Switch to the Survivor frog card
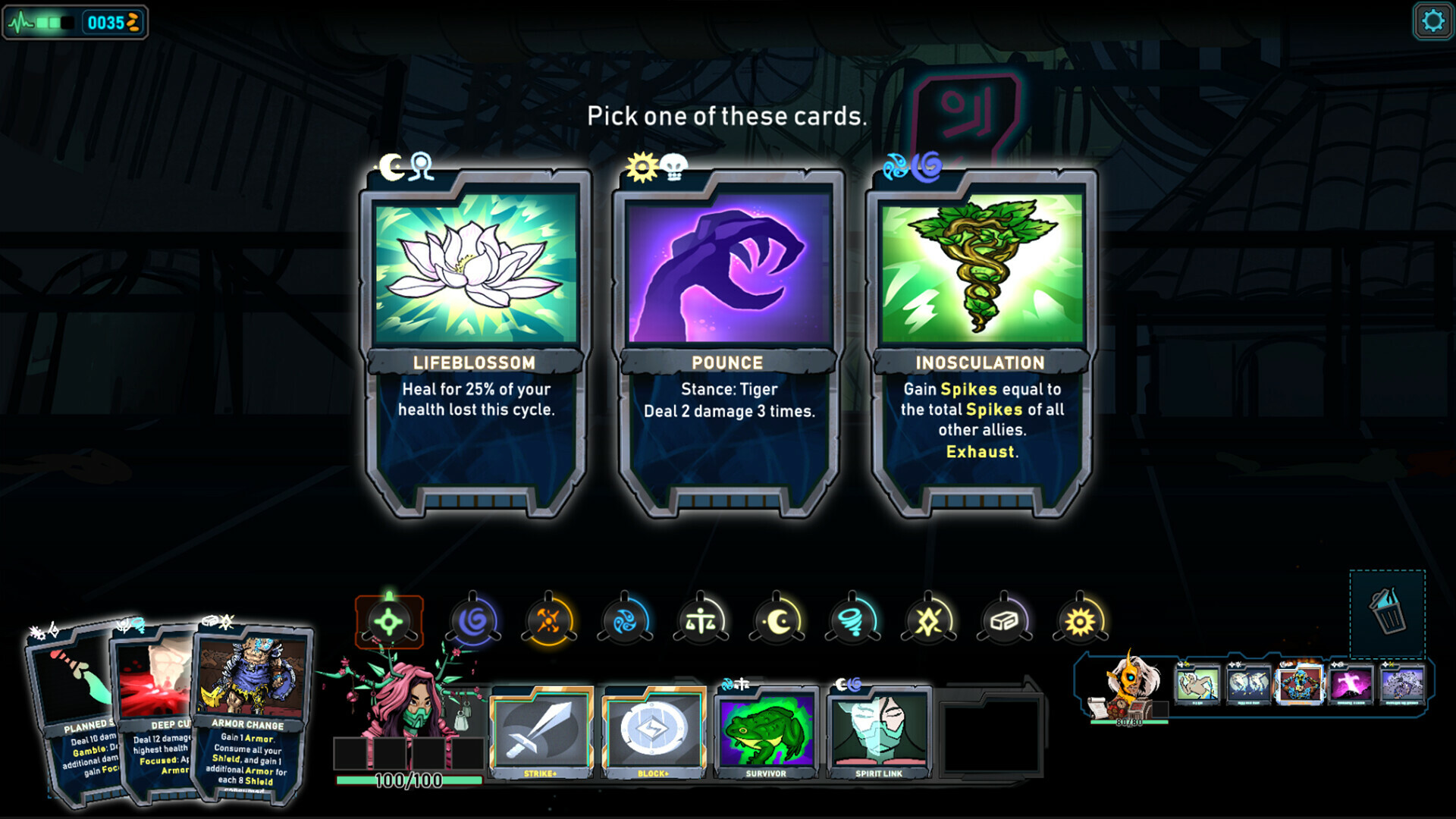Image resolution: width=1456 pixels, height=819 pixels. (x=766, y=732)
